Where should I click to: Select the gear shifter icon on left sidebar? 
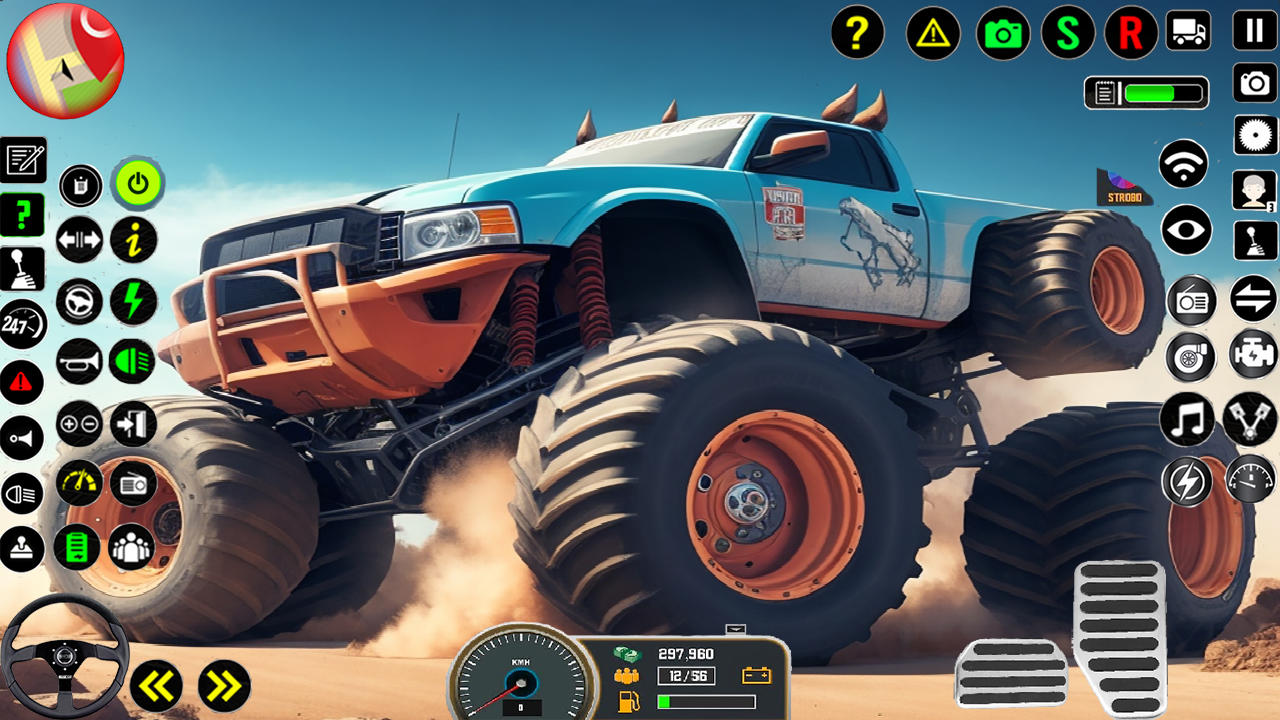click(22, 270)
